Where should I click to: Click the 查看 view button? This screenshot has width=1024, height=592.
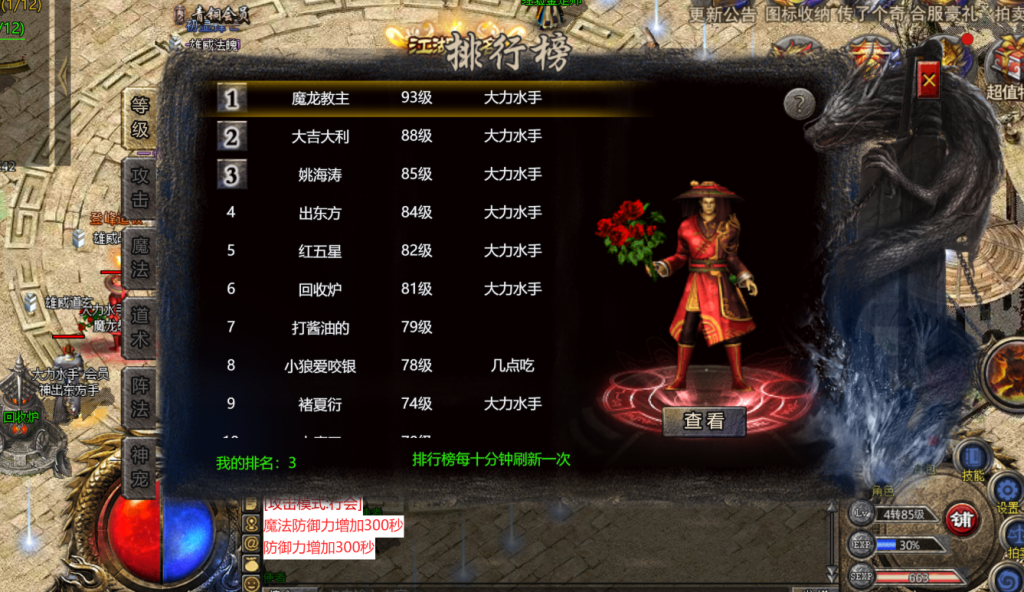tap(704, 421)
